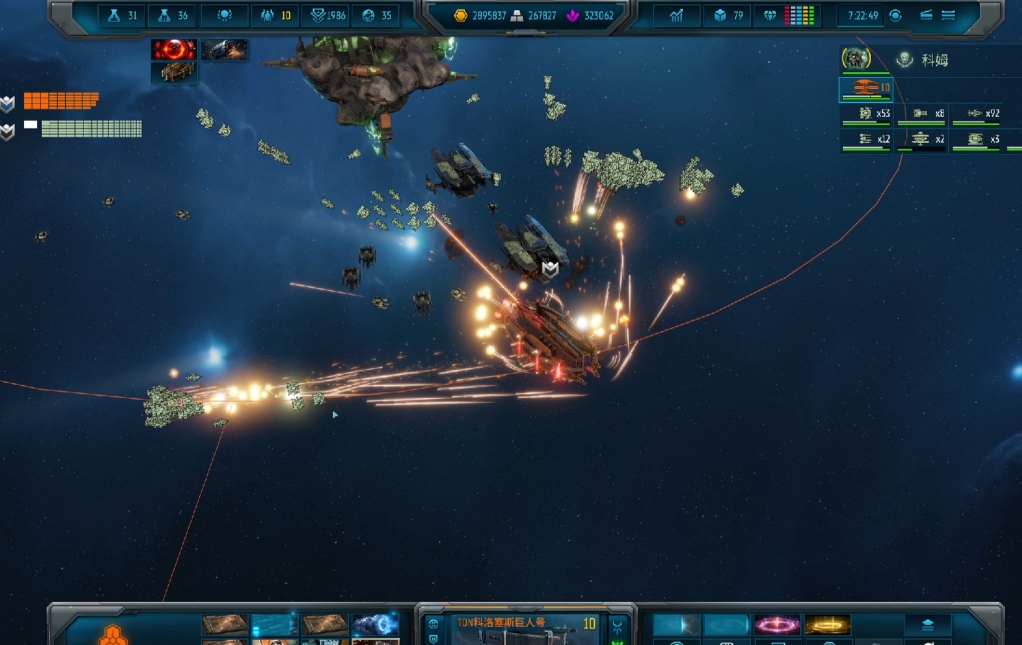Click the orange honeycomb icon in bottom panel
Image resolution: width=1022 pixels, height=645 pixels.
click(112, 633)
